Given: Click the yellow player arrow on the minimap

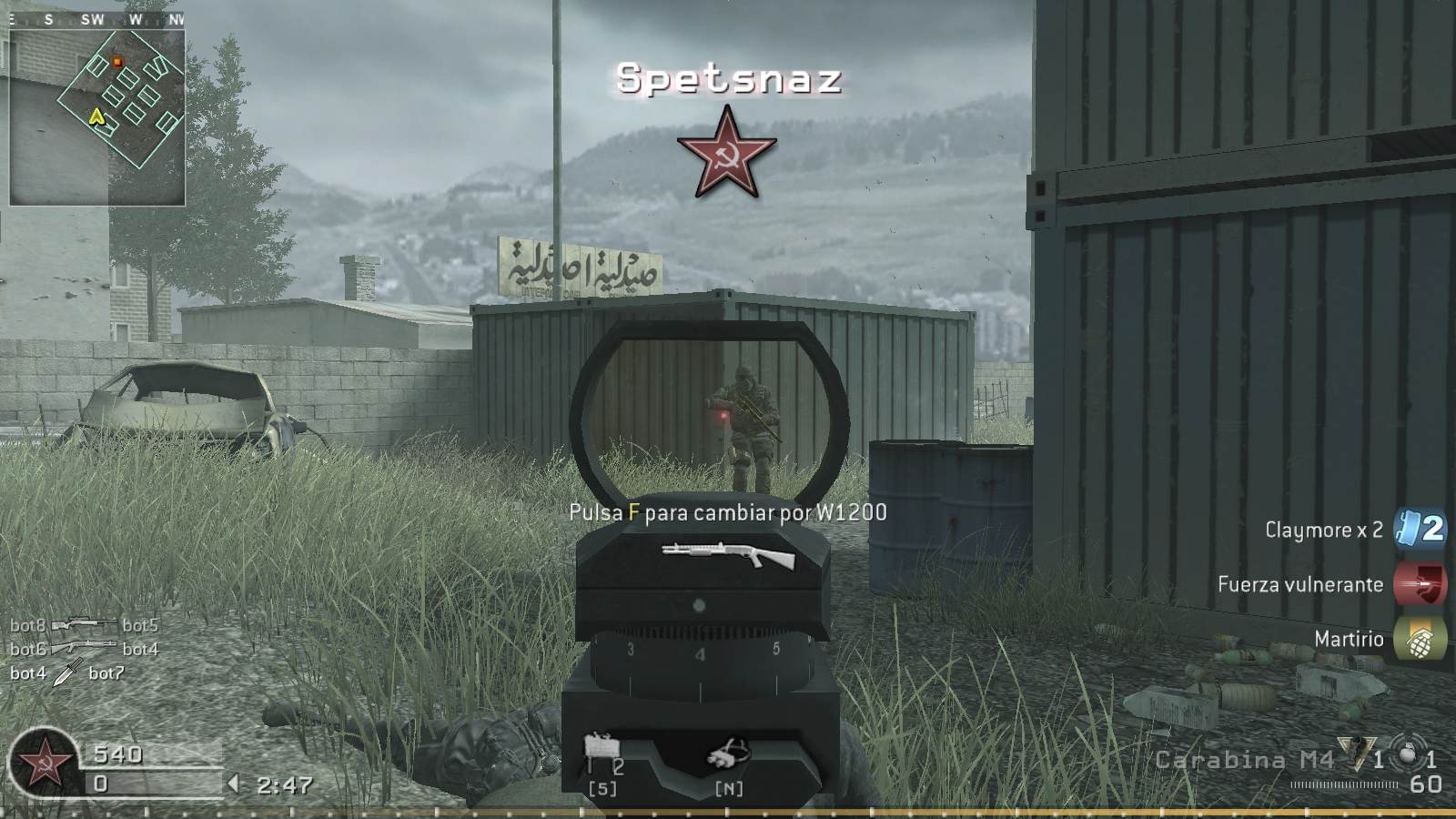Looking at the screenshot, I should click(97, 116).
